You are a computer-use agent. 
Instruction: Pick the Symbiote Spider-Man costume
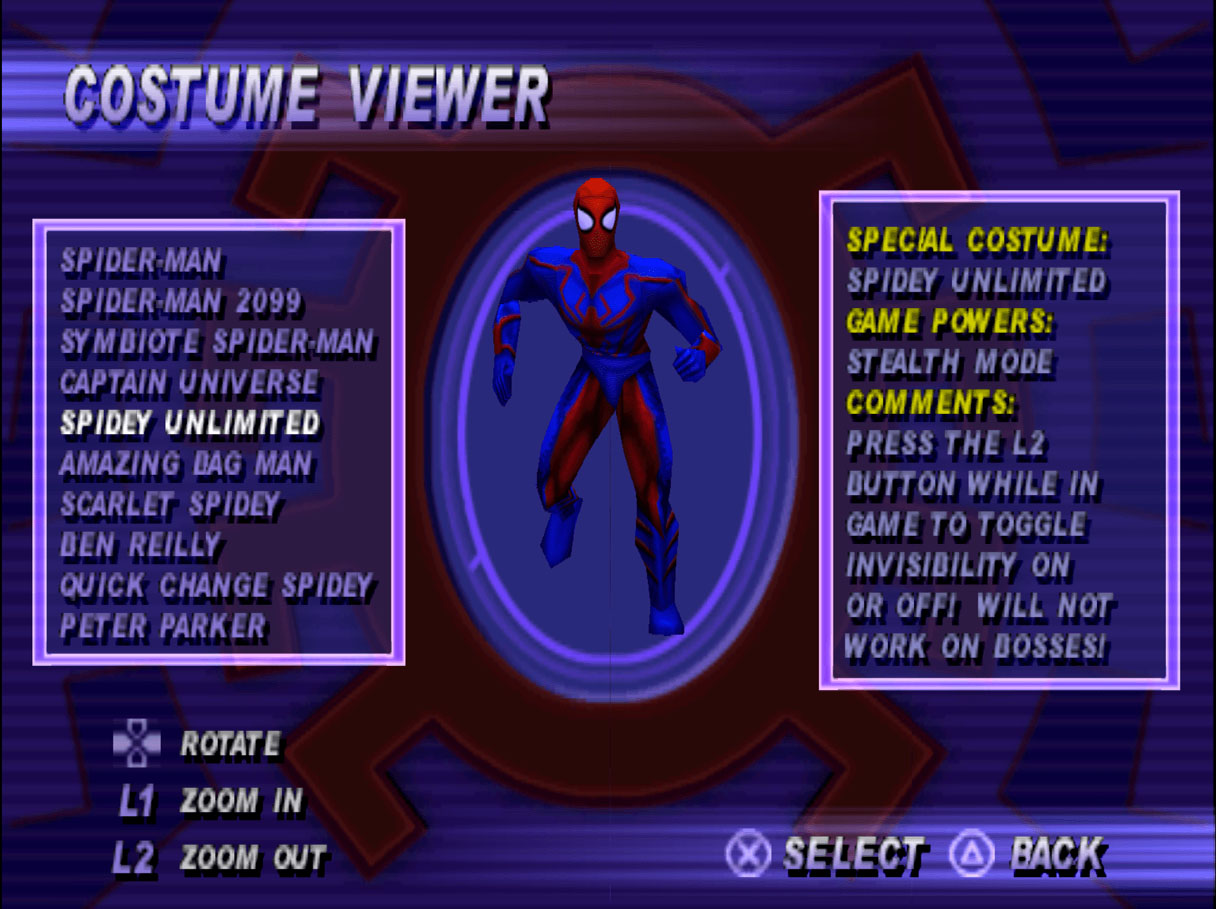[217, 343]
